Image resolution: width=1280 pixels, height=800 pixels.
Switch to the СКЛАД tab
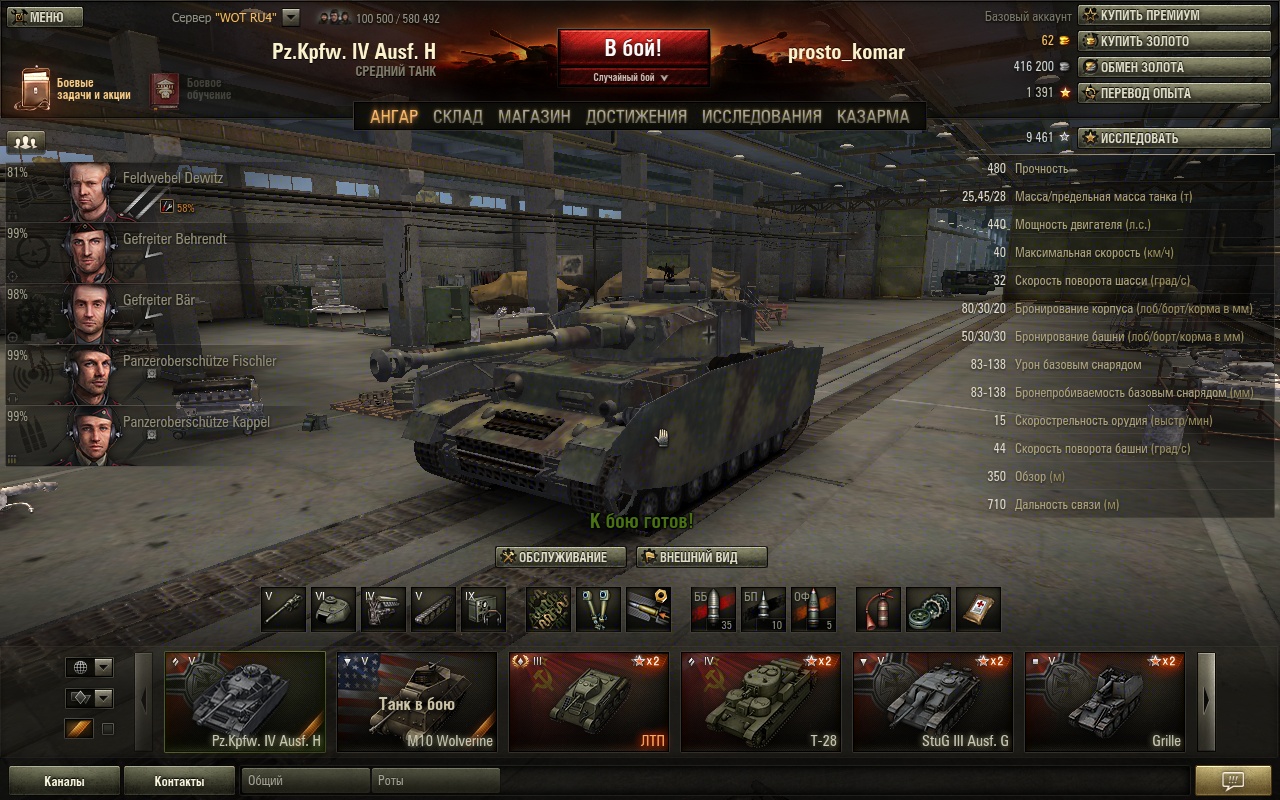(x=457, y=116)
